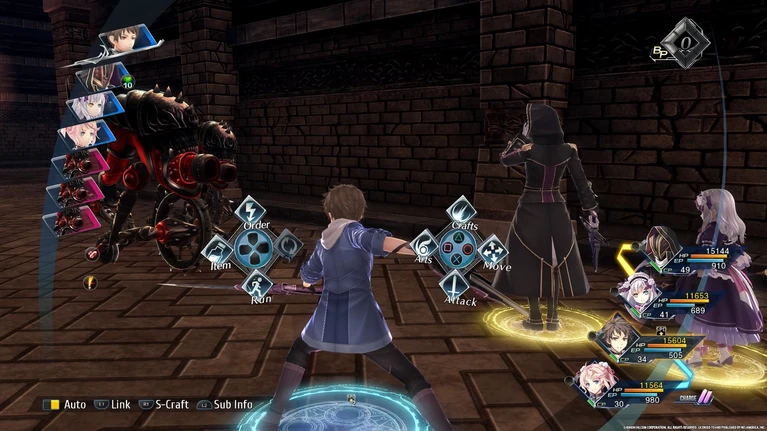Click the BP diamond gauge
767x431 pixels.
690,43
